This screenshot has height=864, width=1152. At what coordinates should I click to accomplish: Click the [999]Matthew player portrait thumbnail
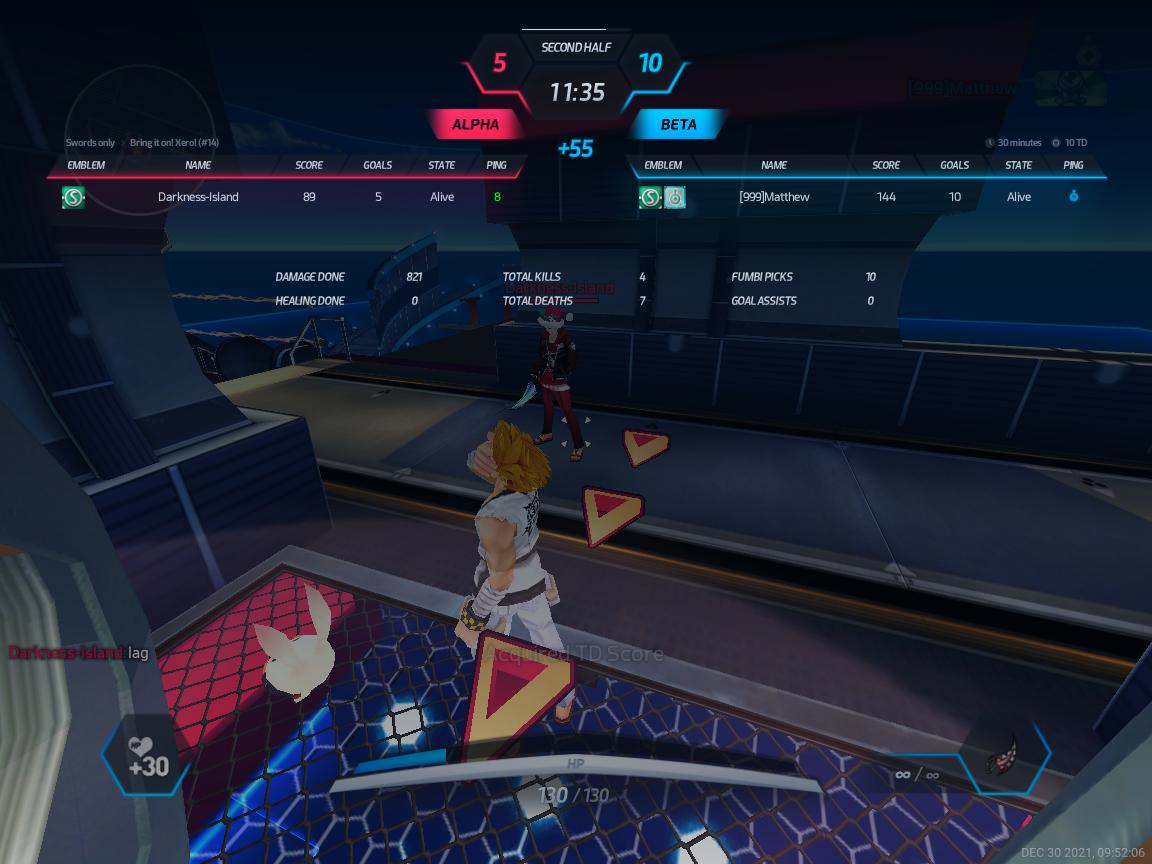[x=1071, y=88]
